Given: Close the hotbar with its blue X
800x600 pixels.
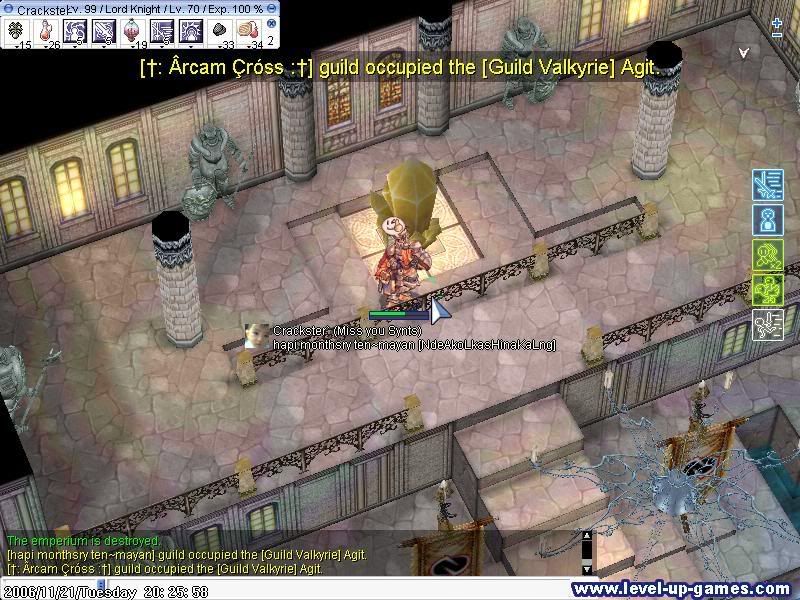Looking at the screenshot, I should [272, 23].
